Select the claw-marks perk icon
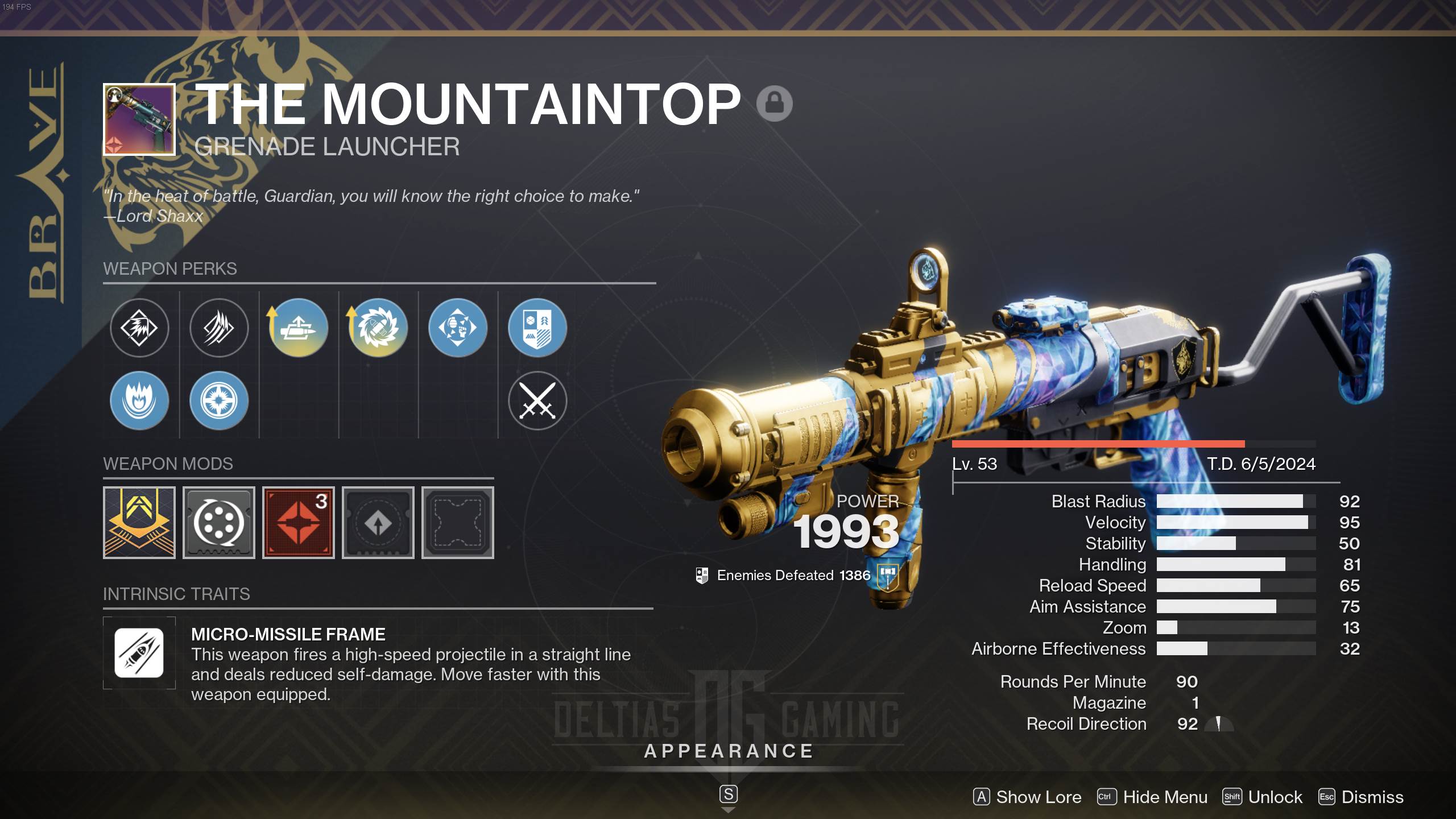The width and height of the screenshot is (1456, 819). point(219,328)
